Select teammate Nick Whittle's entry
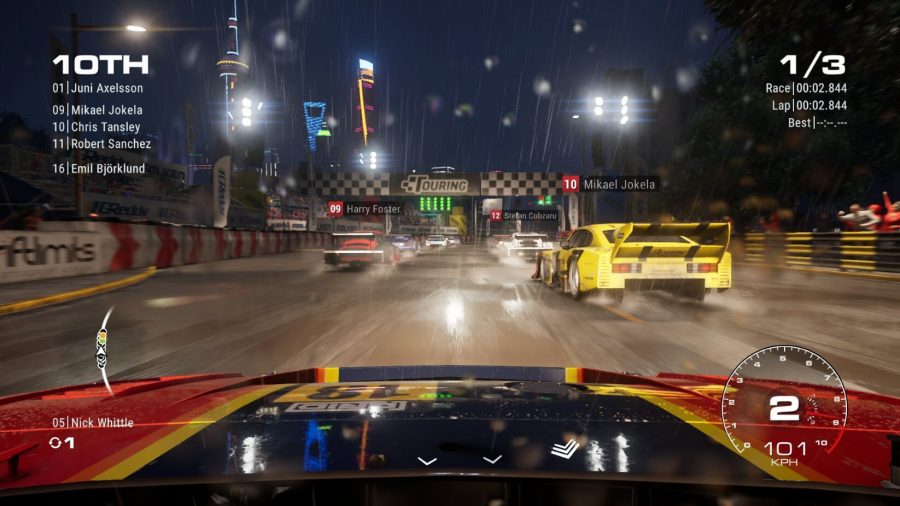Viewport: 900px width, 506px height. click(92, 423)
